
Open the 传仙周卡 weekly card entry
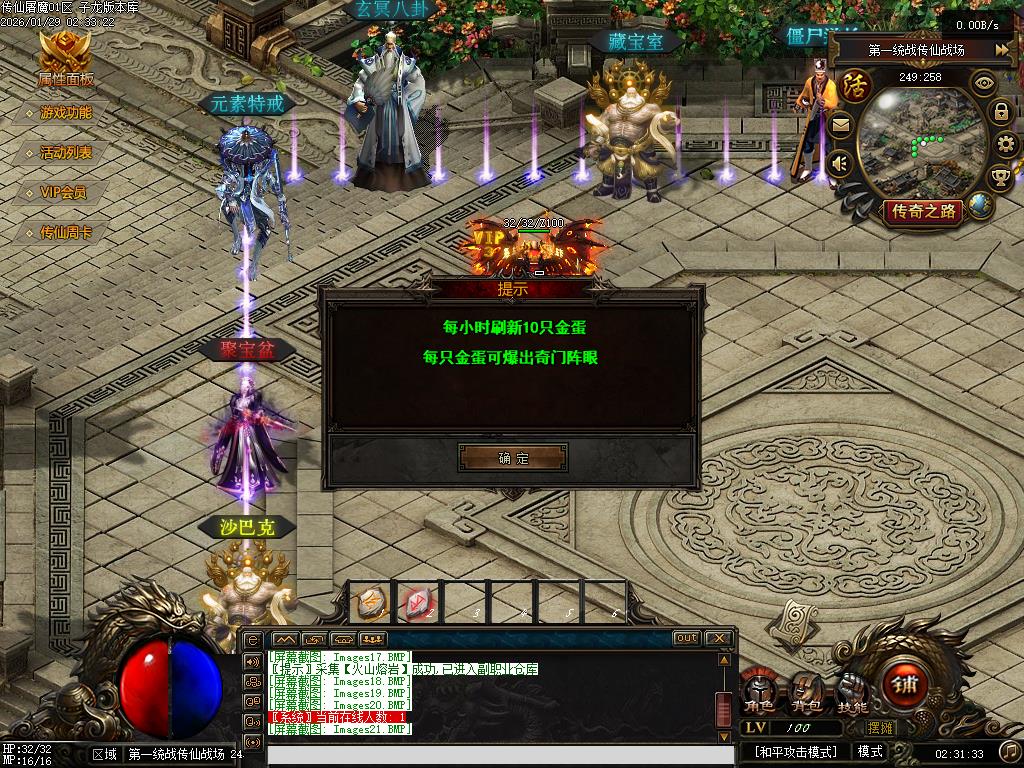[66, 232]
